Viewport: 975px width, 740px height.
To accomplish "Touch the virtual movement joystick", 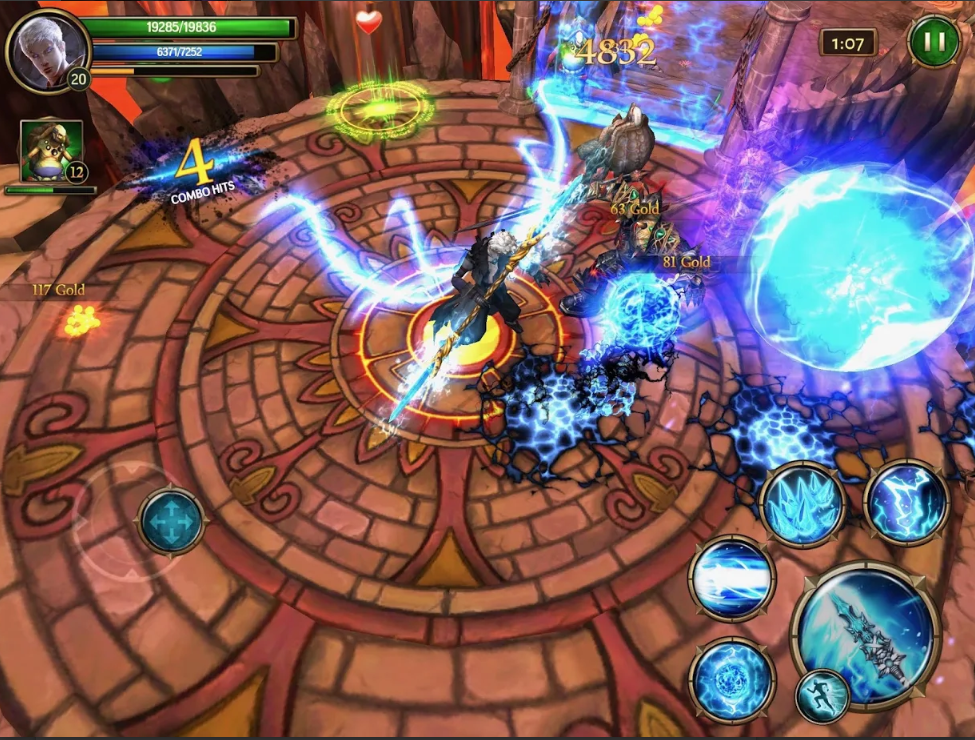I will pos(171,520).
